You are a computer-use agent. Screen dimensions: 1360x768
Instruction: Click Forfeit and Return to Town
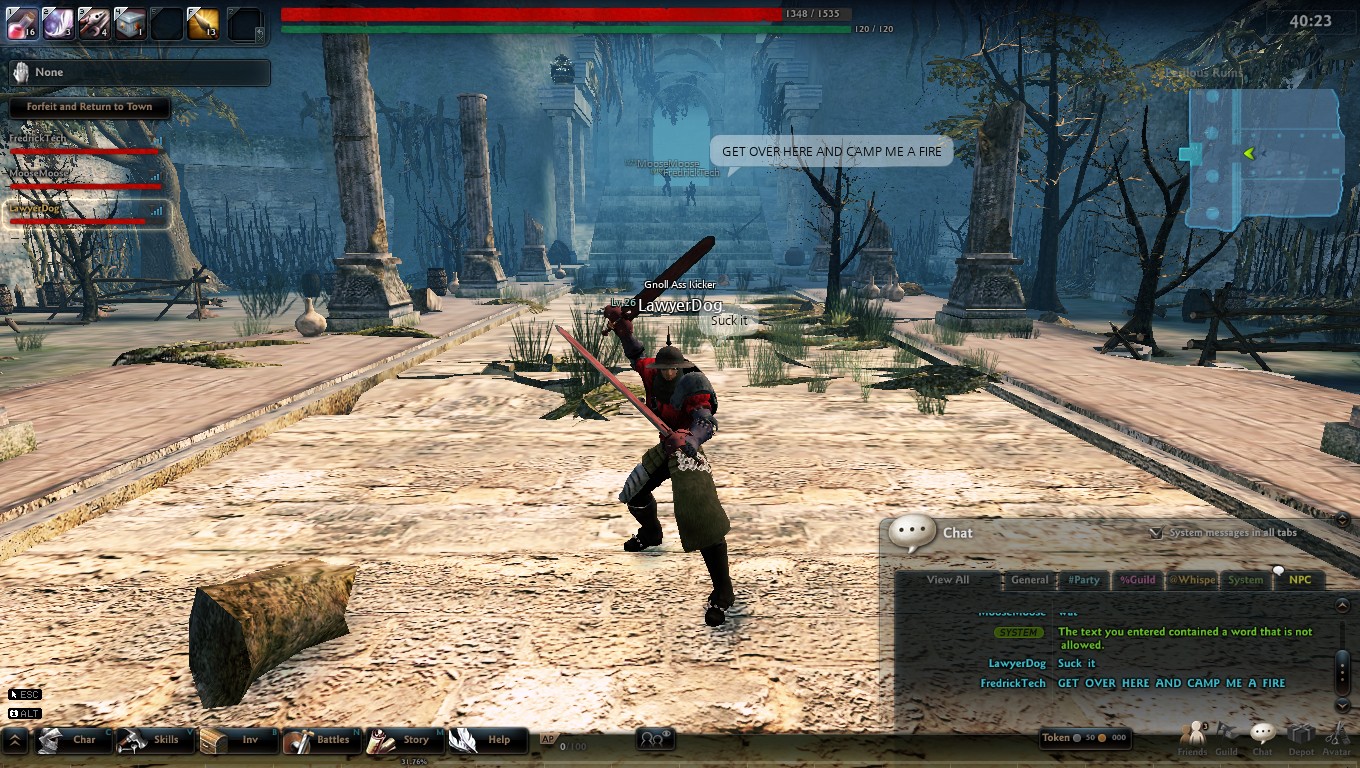tap(90, 107)
